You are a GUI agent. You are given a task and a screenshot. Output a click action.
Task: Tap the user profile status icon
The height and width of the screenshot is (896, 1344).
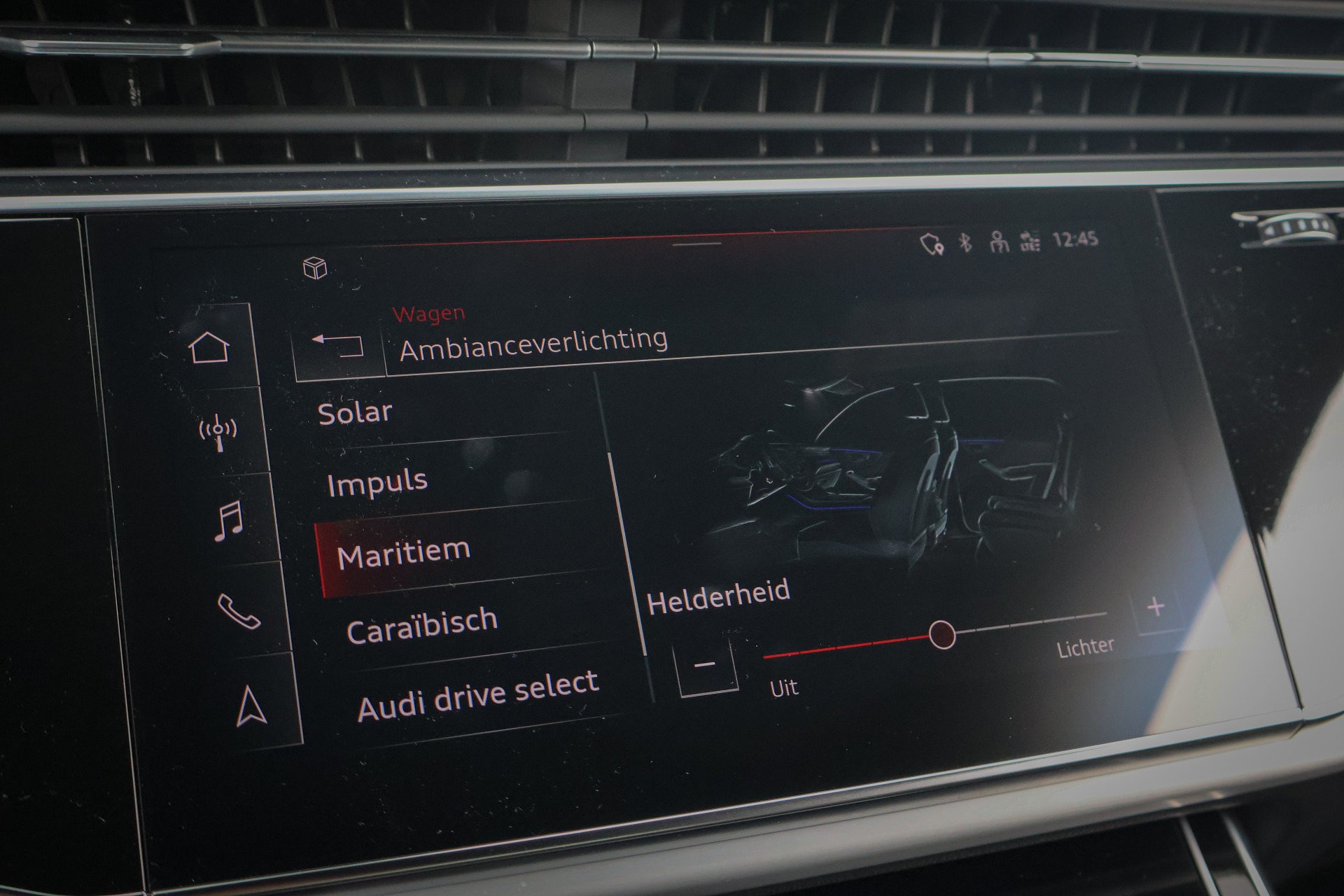[999, 242]
